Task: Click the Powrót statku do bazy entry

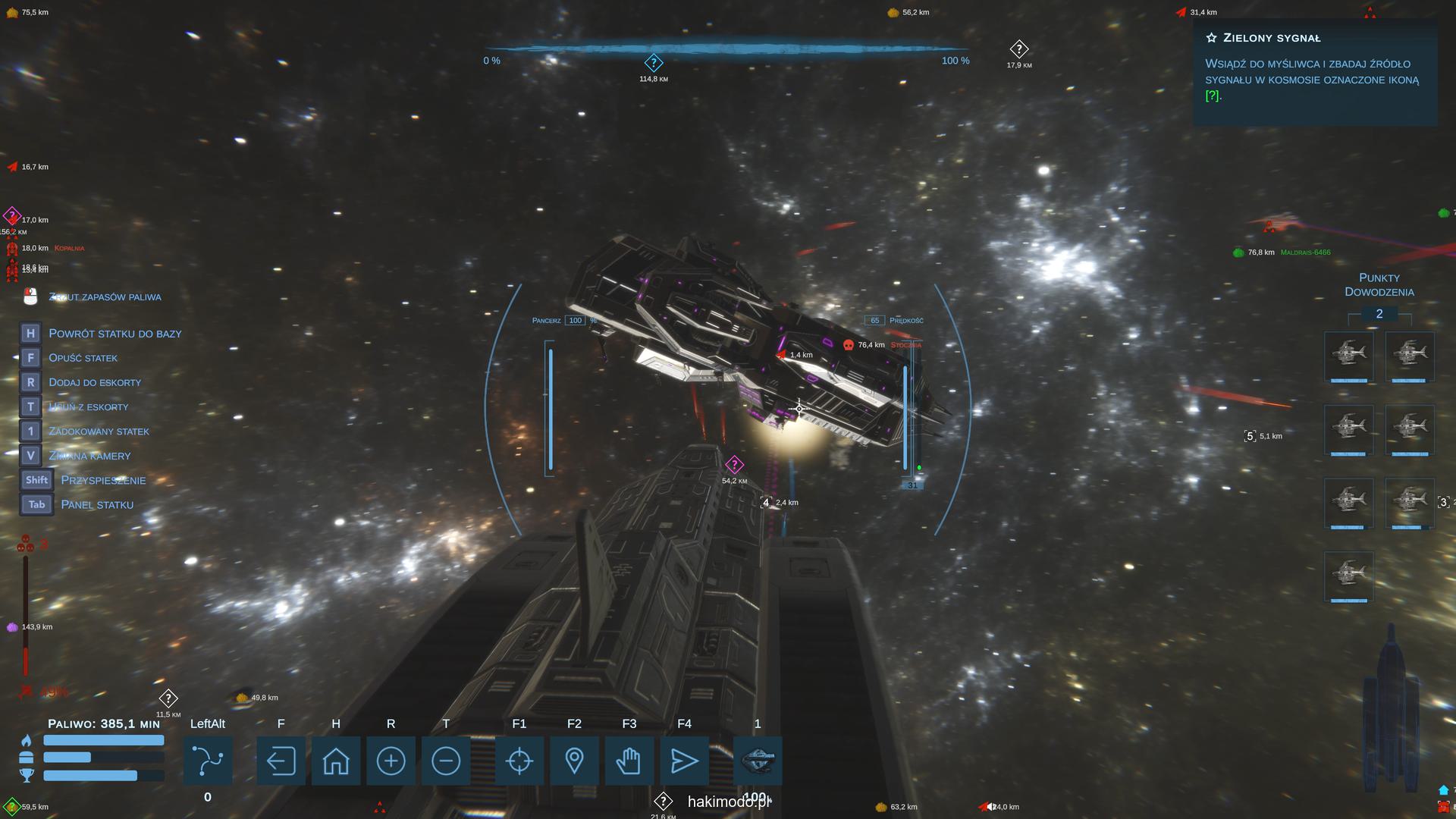Action: (x=115, y=334)
